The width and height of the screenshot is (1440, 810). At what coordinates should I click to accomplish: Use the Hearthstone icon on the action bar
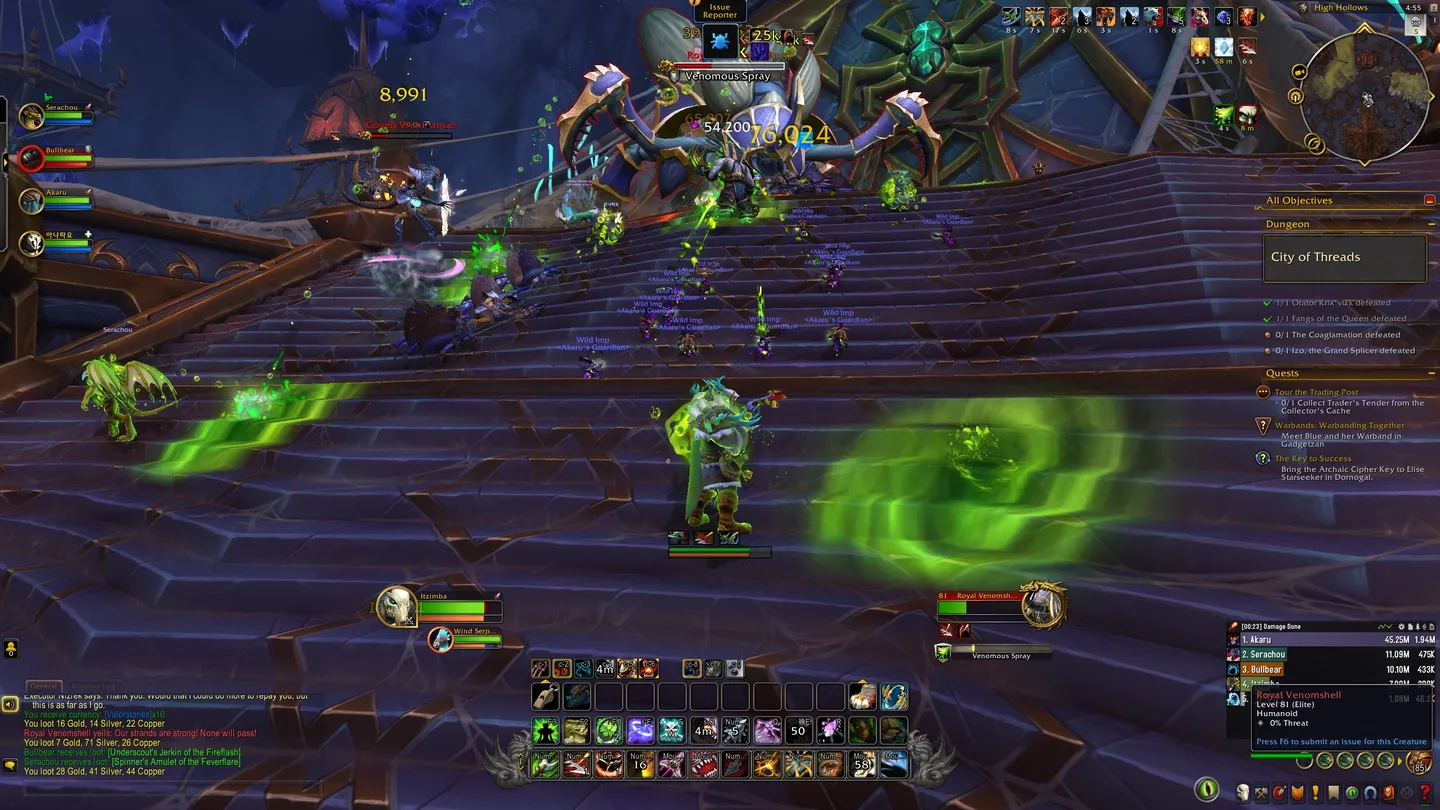pos(860,697)
